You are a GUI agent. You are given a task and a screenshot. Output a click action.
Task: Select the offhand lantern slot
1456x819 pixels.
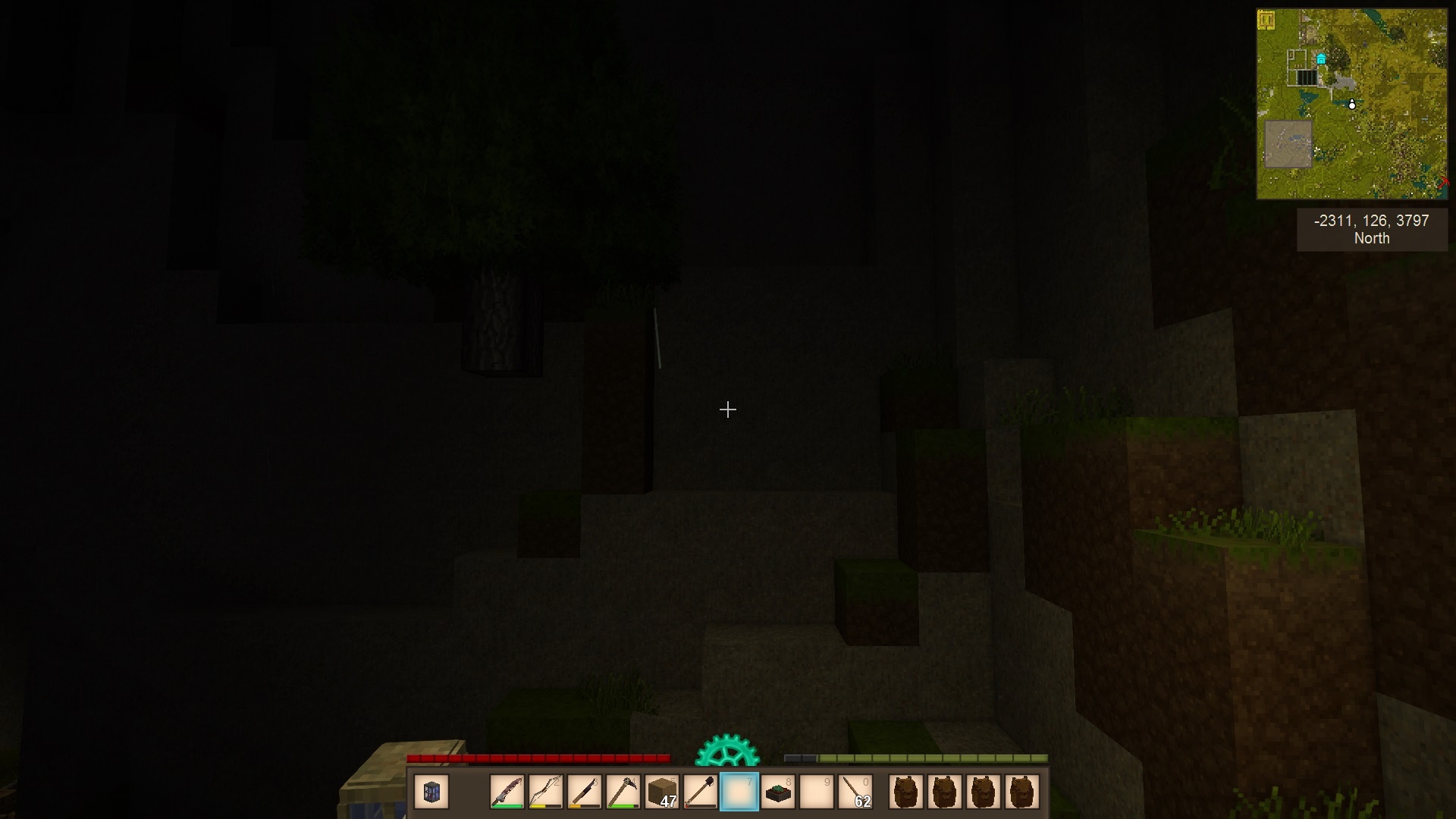point(432,792)
